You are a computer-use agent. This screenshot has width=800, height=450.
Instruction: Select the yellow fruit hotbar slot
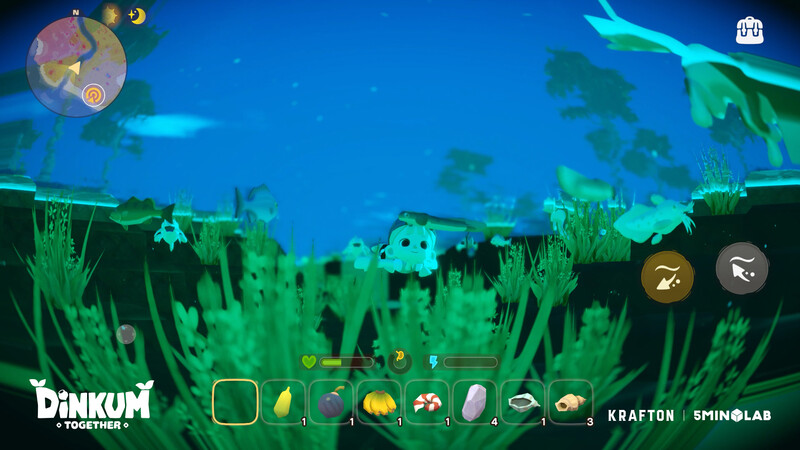point(284,403)
